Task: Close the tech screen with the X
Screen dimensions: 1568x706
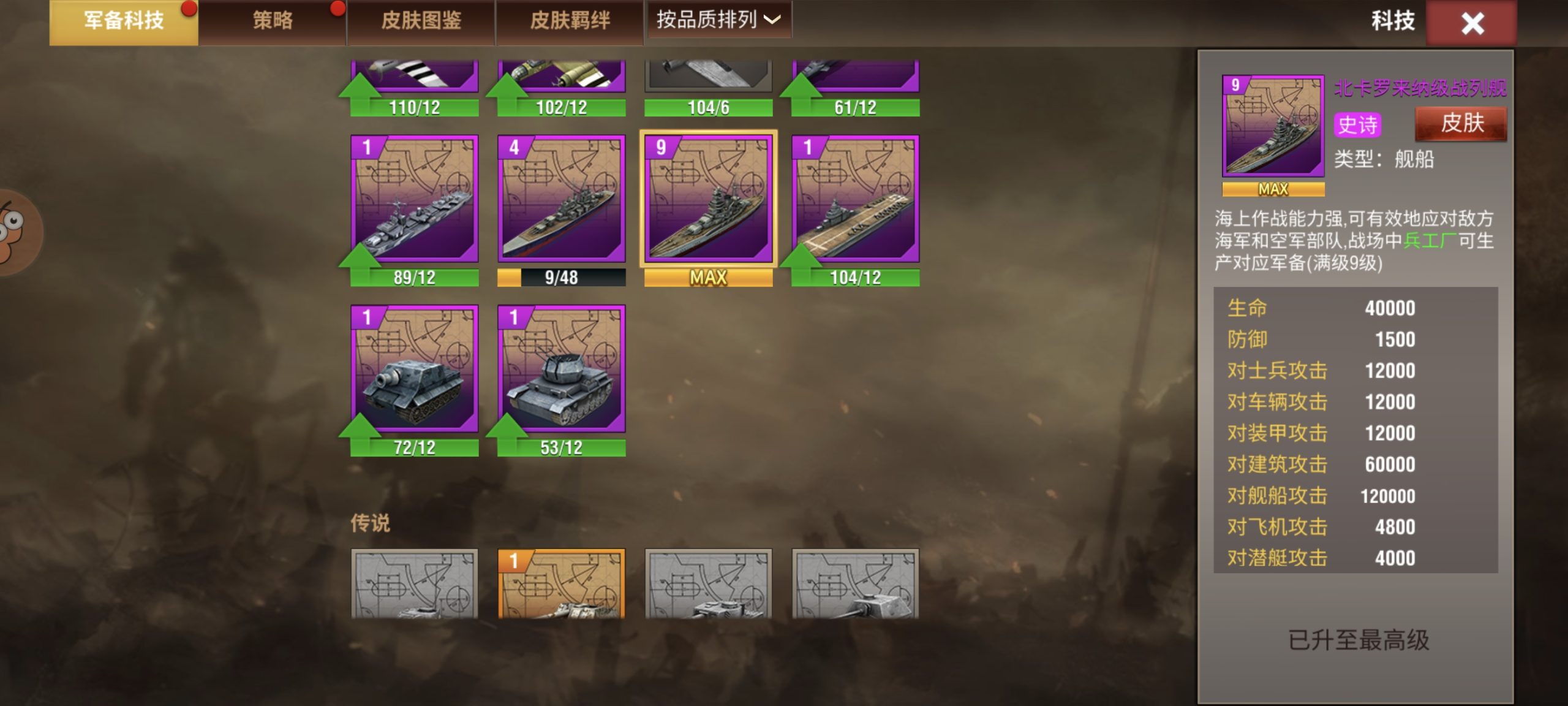Action: 1471,24
